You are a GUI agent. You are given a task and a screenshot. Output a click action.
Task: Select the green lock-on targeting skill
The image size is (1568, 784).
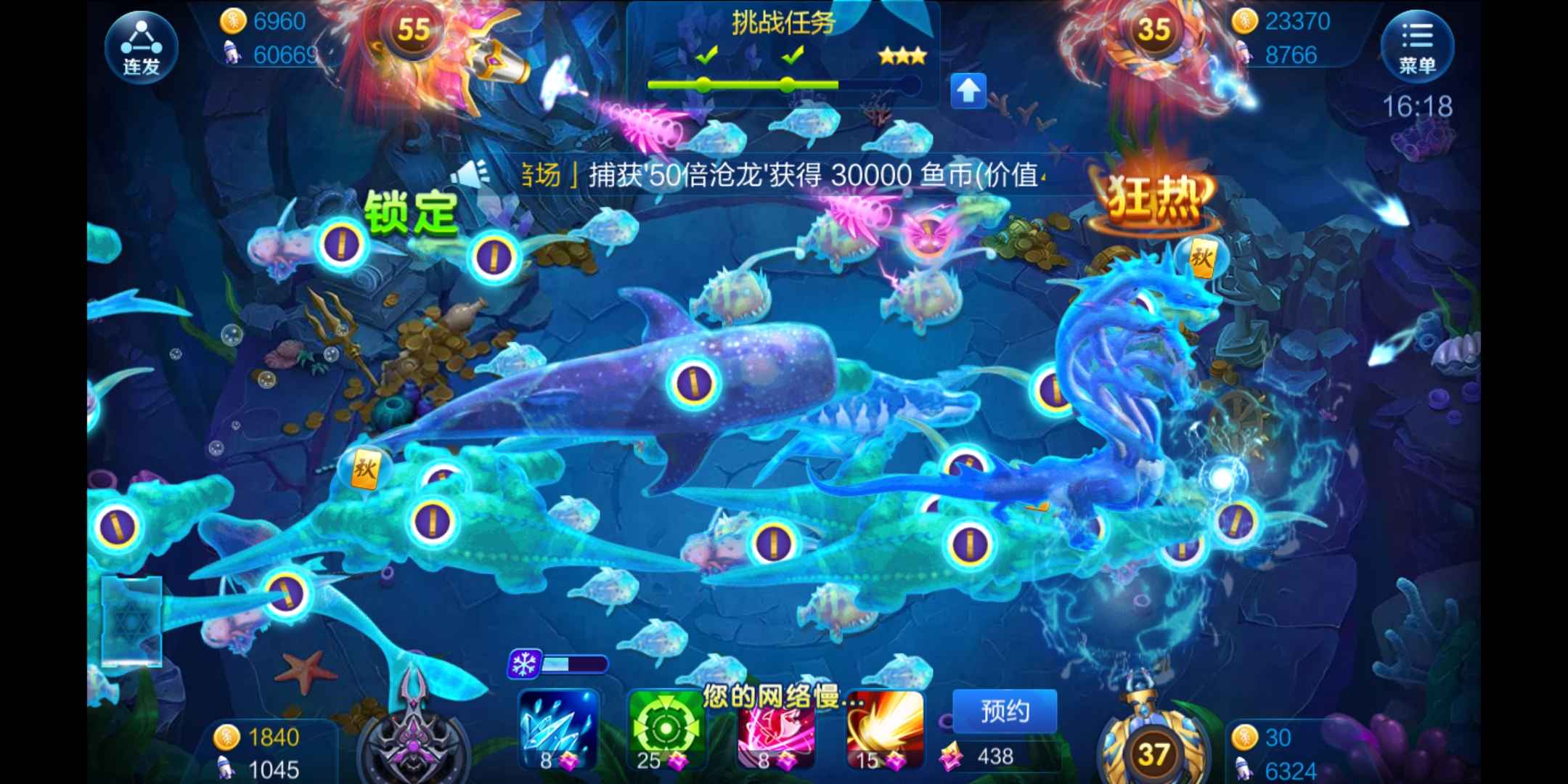(x=668, y=726)
